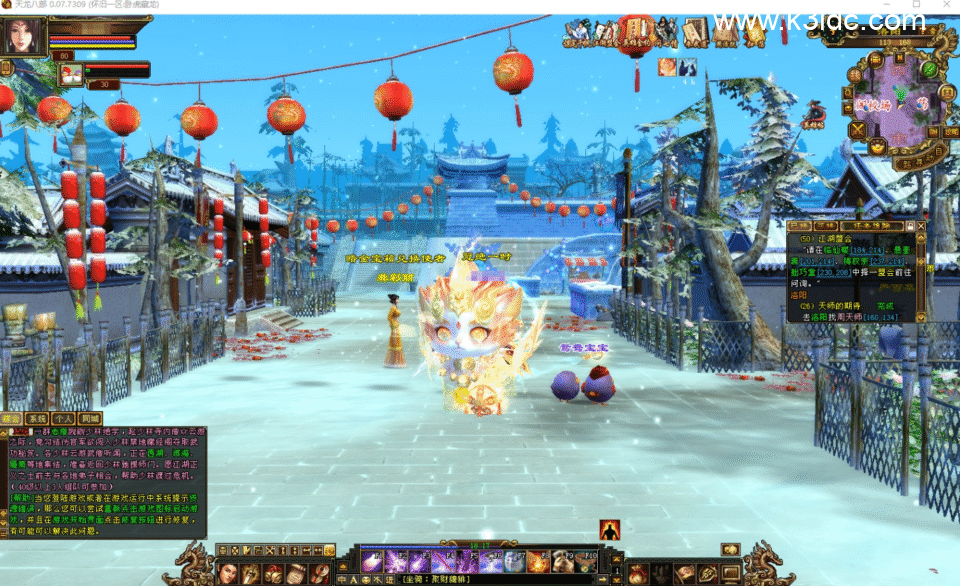Open the scroll event icon in the top bar
This screenshot has width=960, height=586.
point(695,33)
